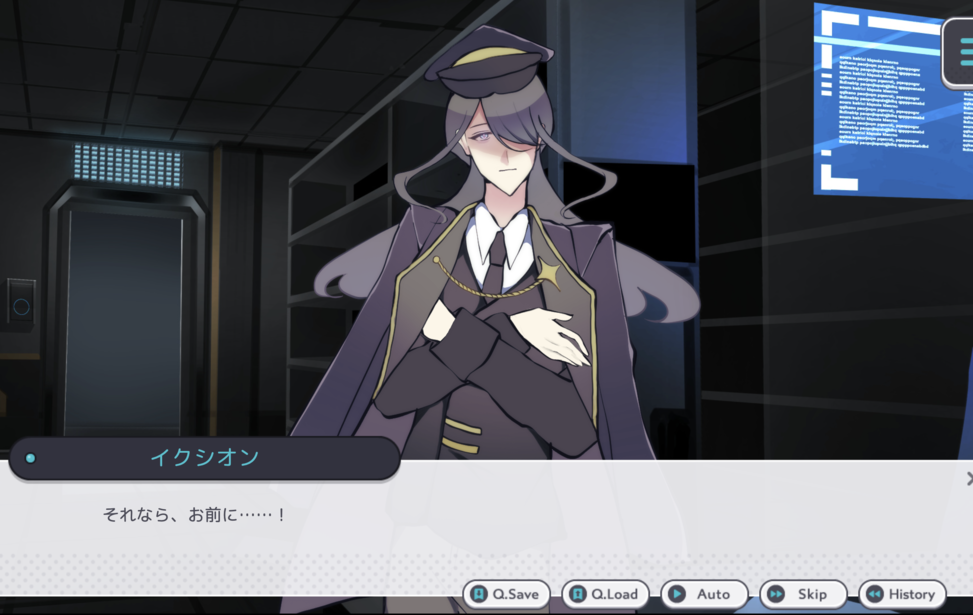Hide the dialogue box with X
973x615 pixels.
point(969,479)
